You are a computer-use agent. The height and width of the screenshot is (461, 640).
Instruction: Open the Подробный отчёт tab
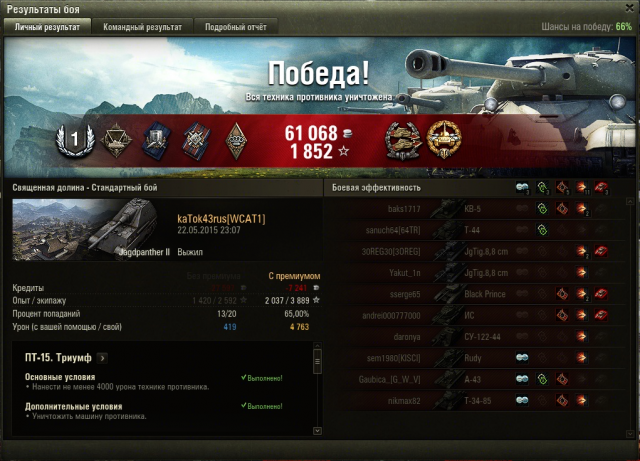pyautogui.click(x=236, y=27)
